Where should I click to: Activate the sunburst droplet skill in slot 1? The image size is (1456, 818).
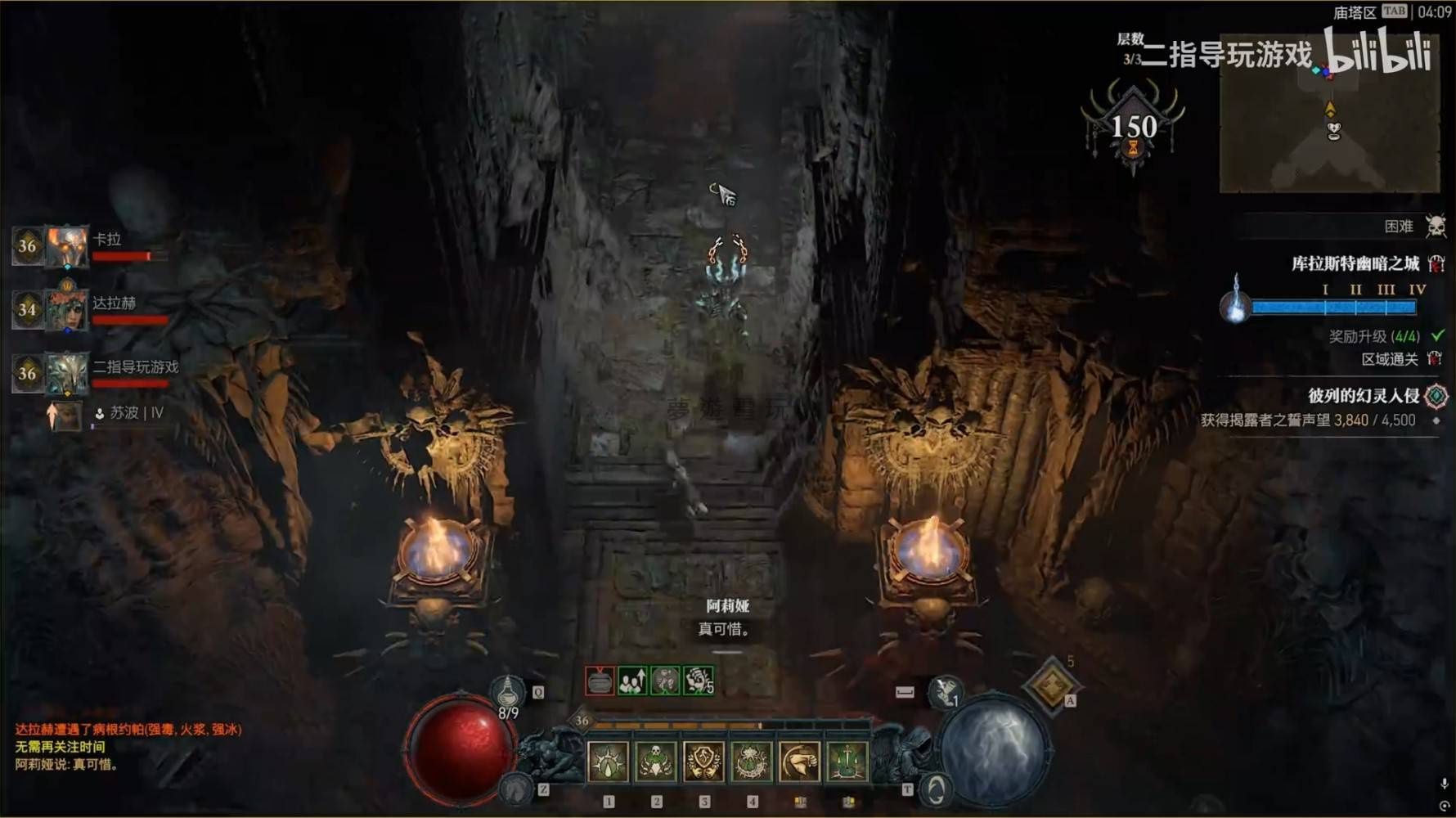pos(609,762)
